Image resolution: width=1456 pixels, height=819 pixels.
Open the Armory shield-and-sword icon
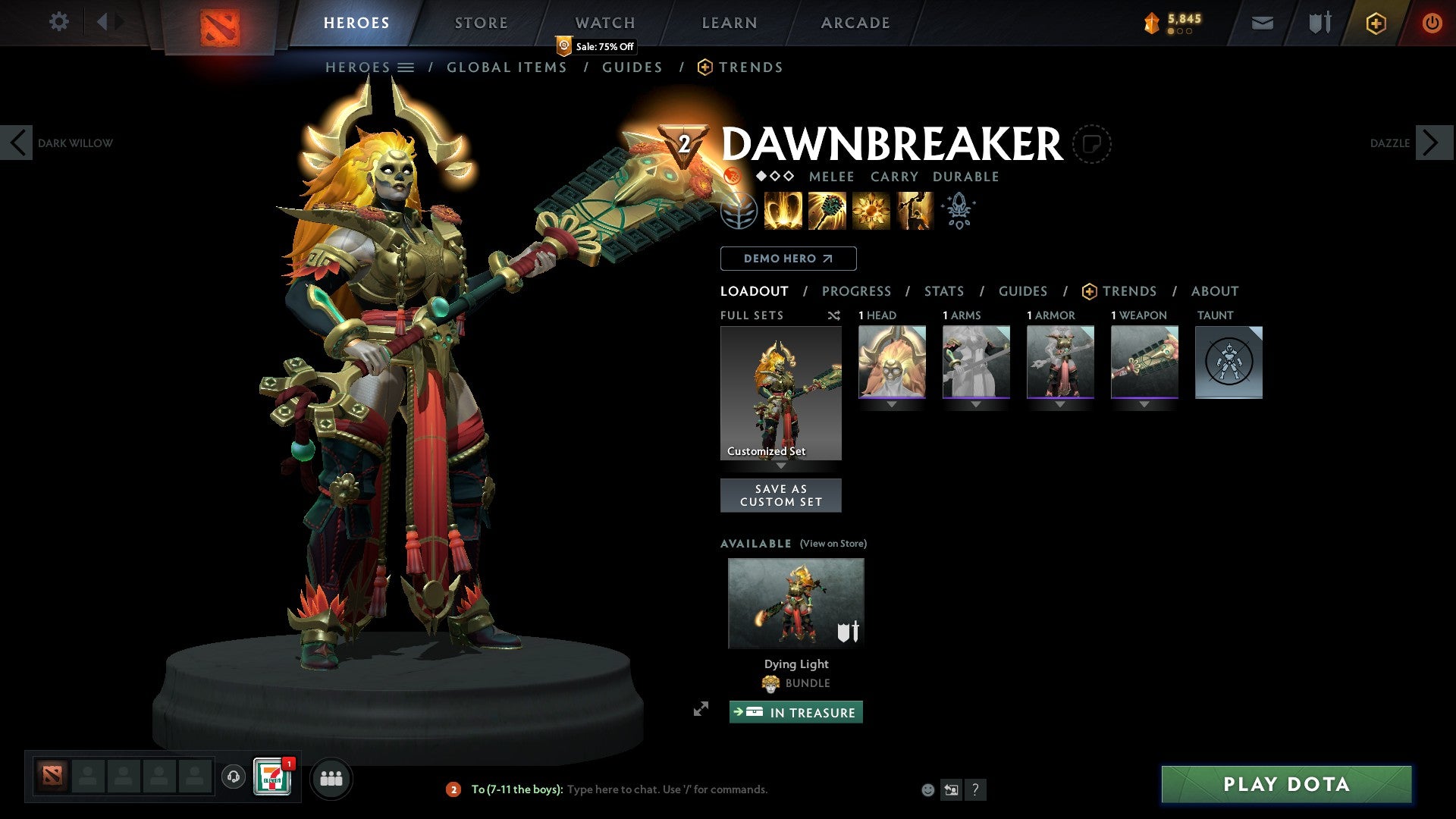pyautogui.click(x=1319, y=23)
